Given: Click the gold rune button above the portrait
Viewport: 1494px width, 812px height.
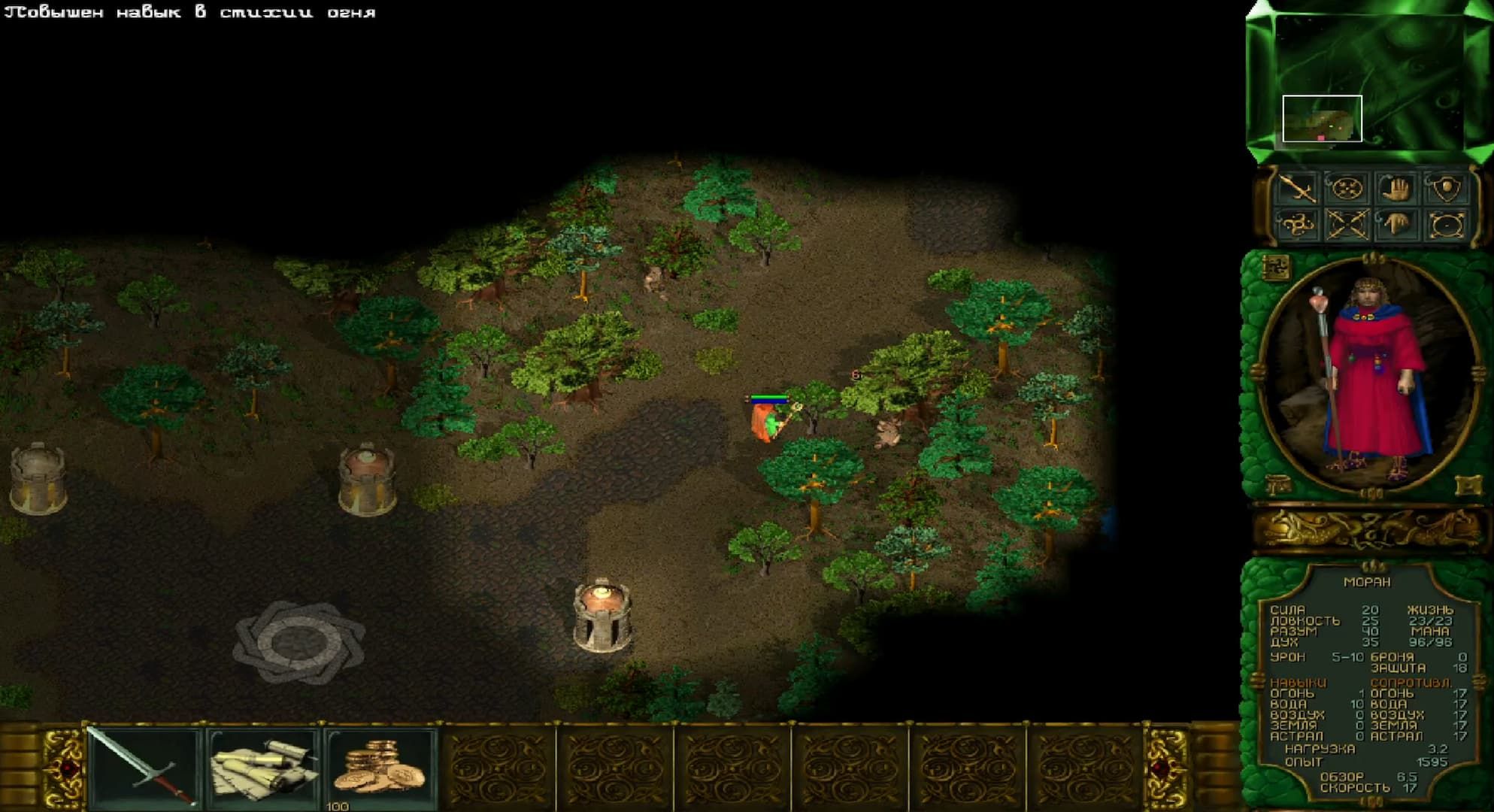Looking at the screenshot, I should 1276,266.
